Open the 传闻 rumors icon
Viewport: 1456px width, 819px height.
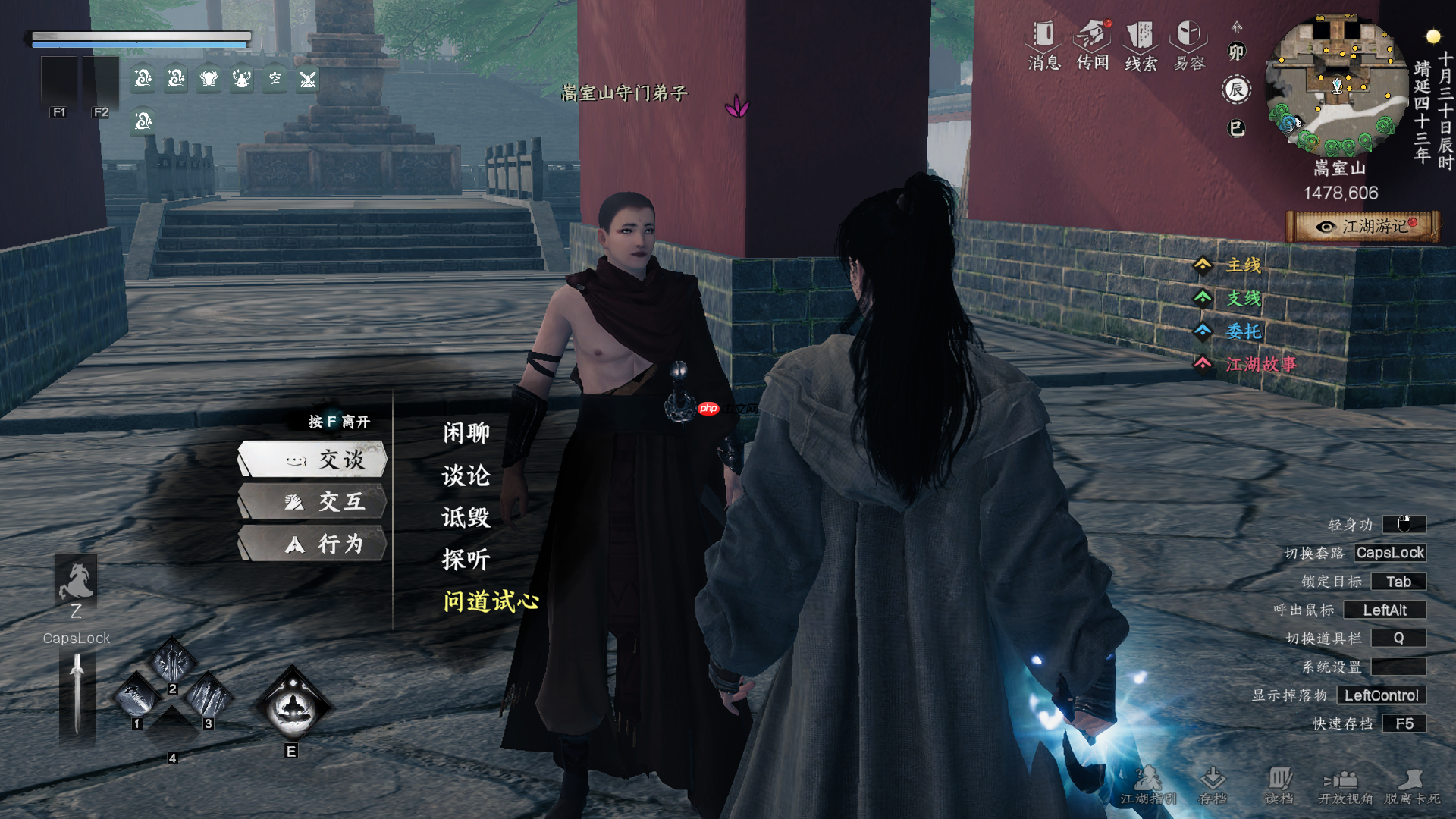pyautogui.click(x=1093, y=45)
